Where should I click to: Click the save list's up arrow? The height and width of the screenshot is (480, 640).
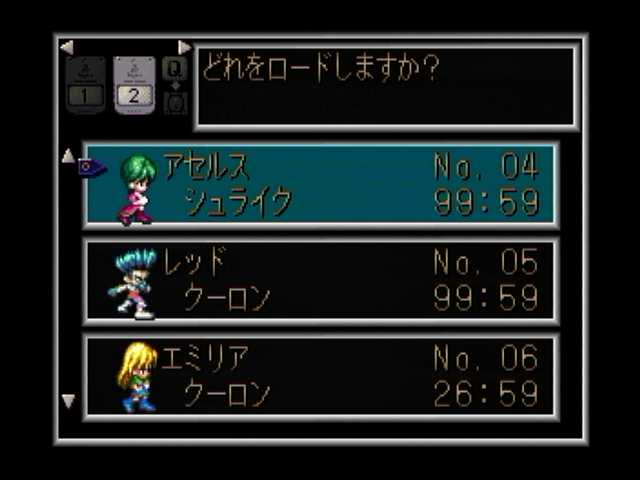(x=68, y=155)
